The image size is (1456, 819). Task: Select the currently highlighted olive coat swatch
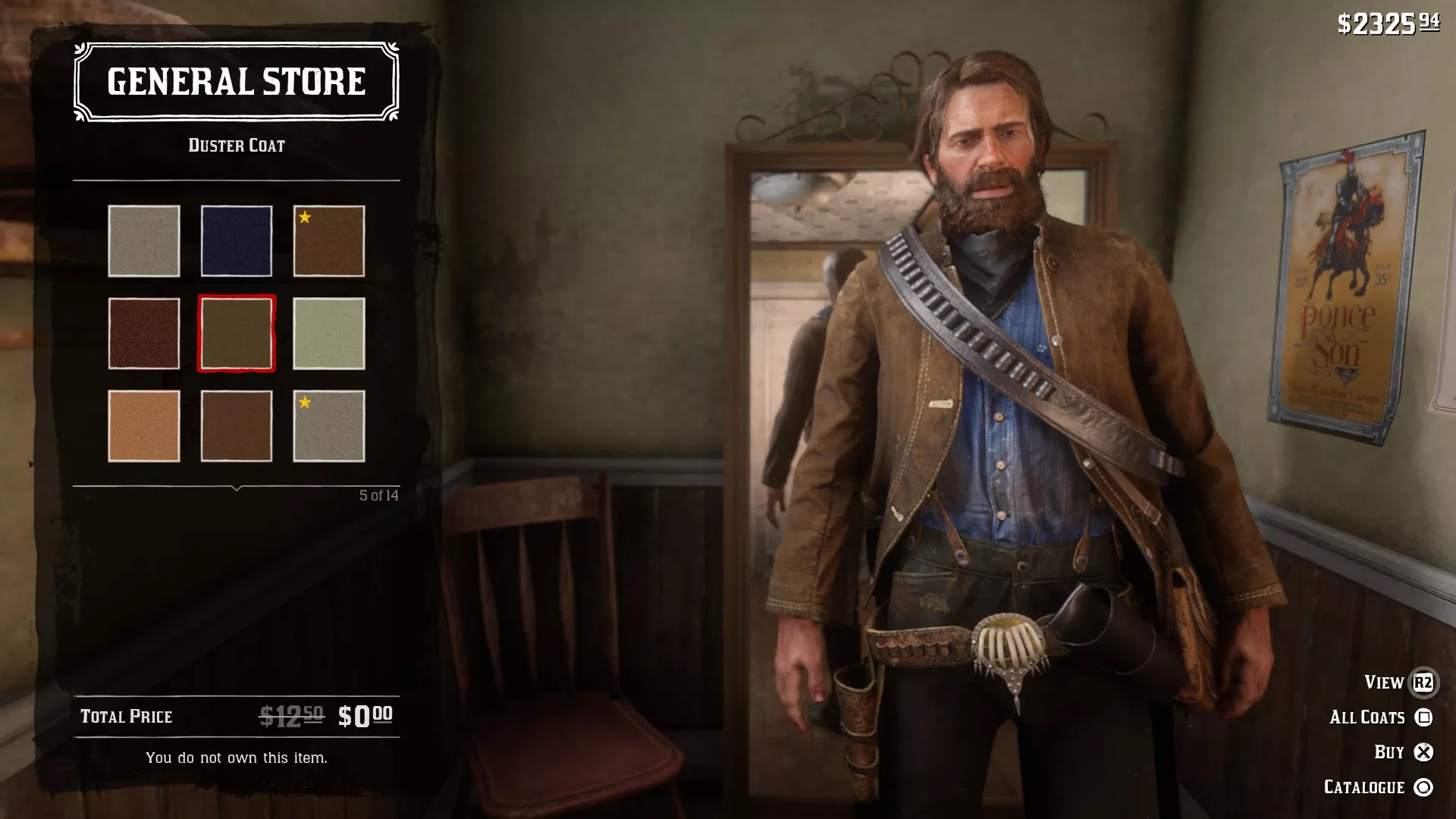[x=237, y=334]
